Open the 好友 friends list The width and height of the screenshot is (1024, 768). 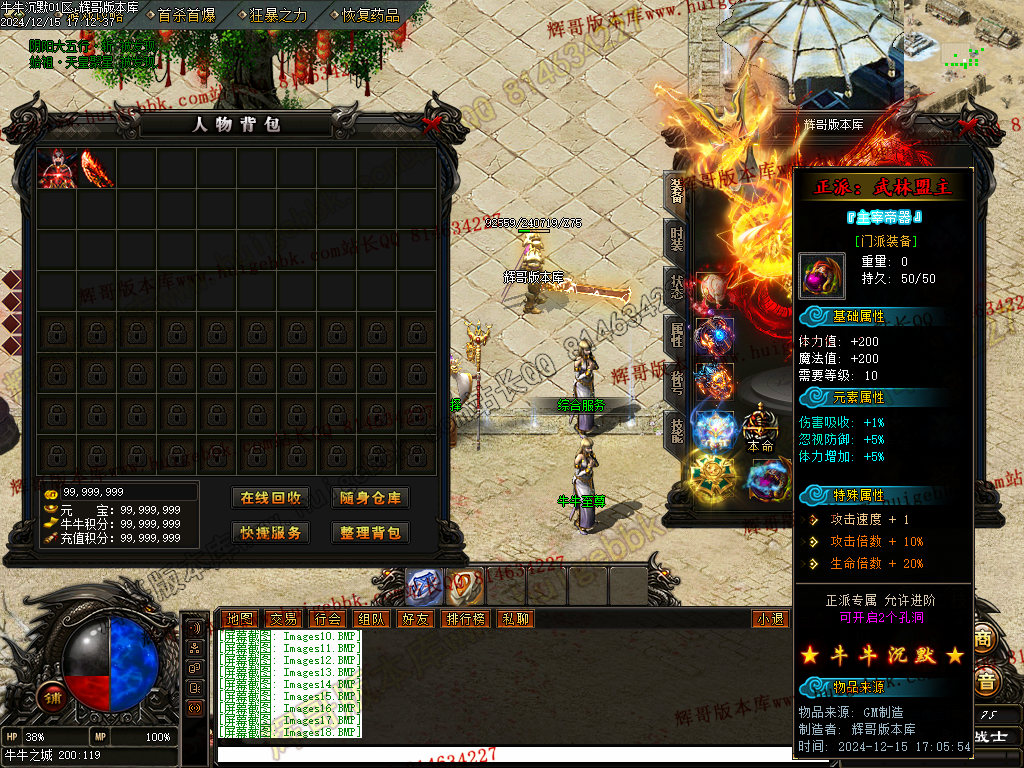[x=415, y=619]
